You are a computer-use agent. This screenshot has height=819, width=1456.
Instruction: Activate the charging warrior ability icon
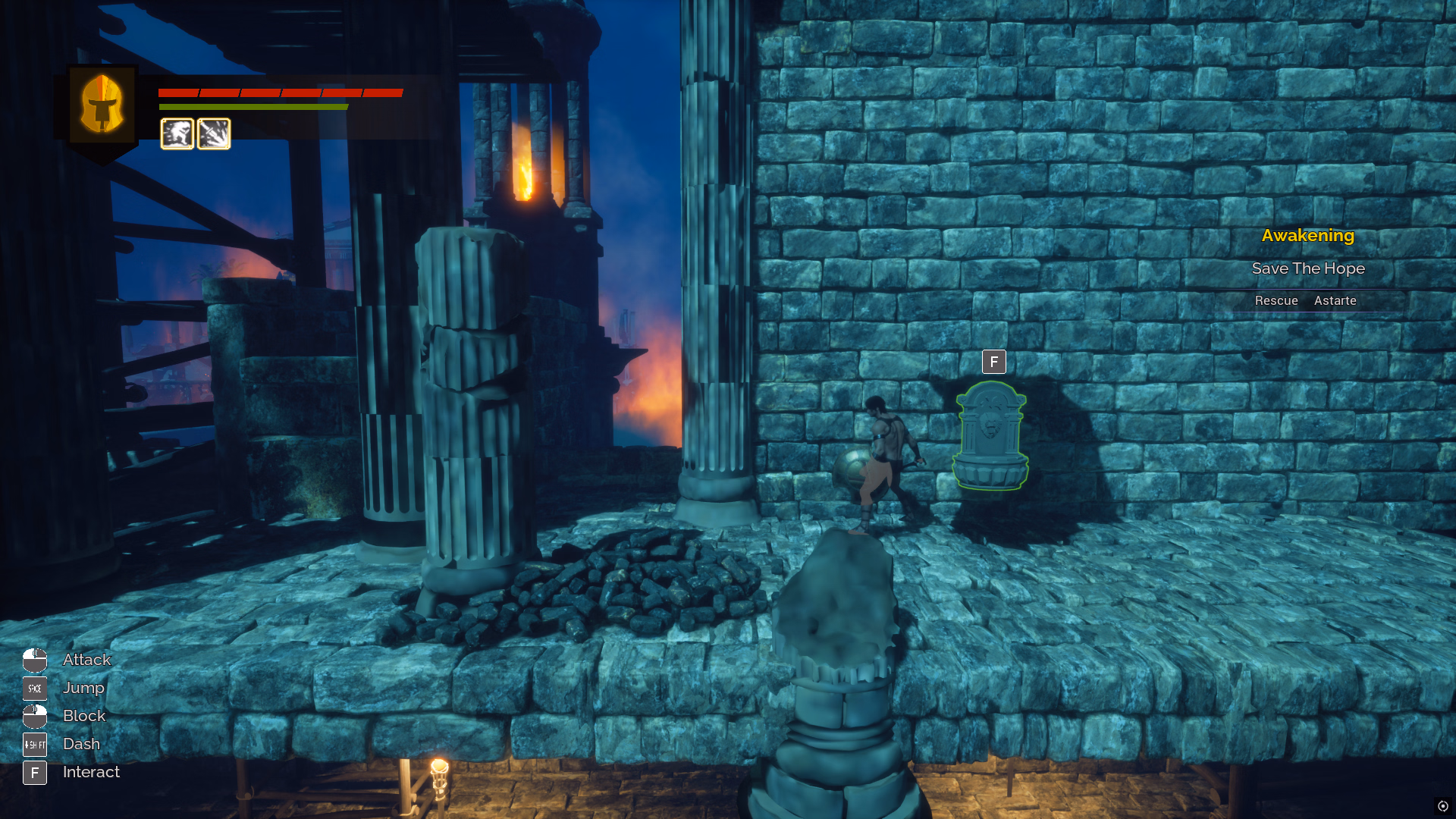(x=177, y=134)
